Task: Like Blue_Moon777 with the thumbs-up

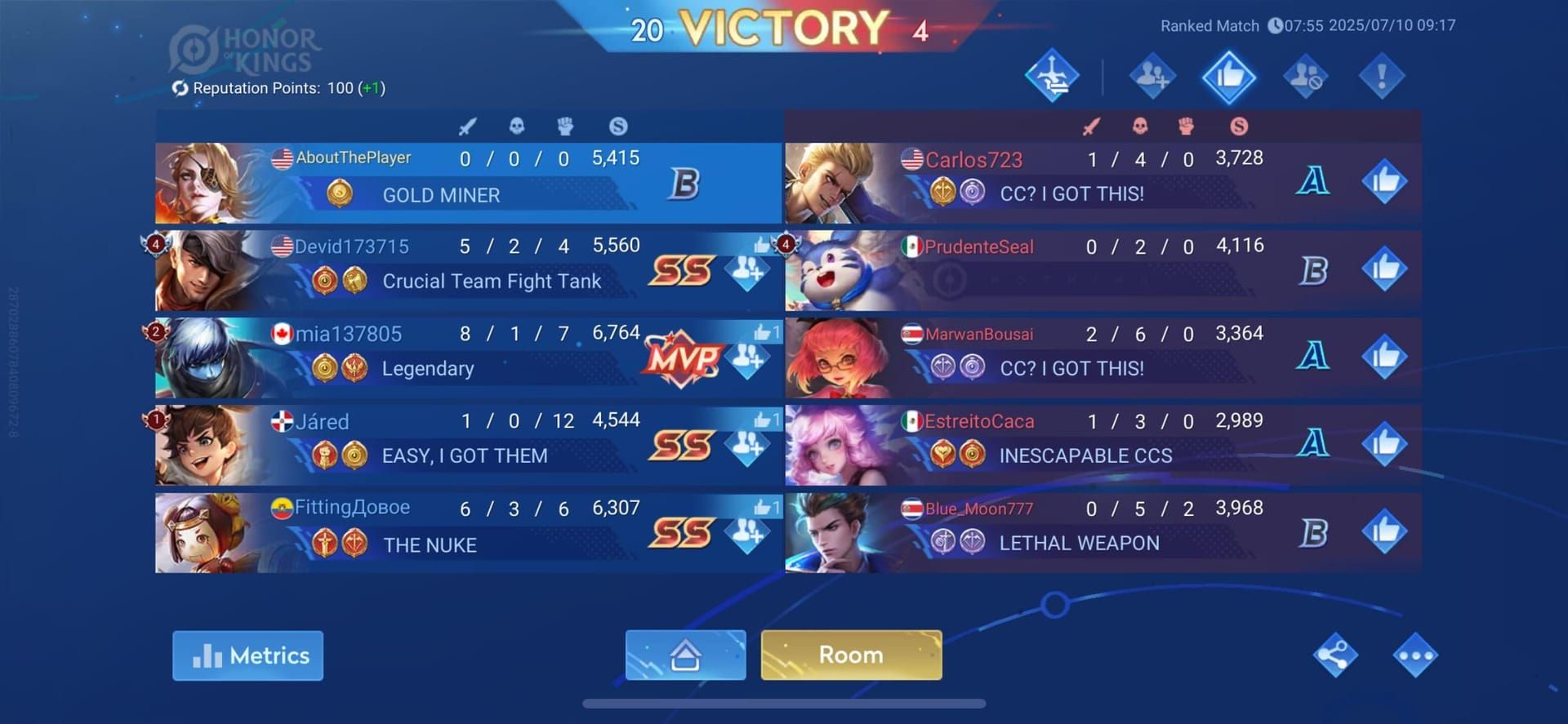Action: pos(1383,531)
